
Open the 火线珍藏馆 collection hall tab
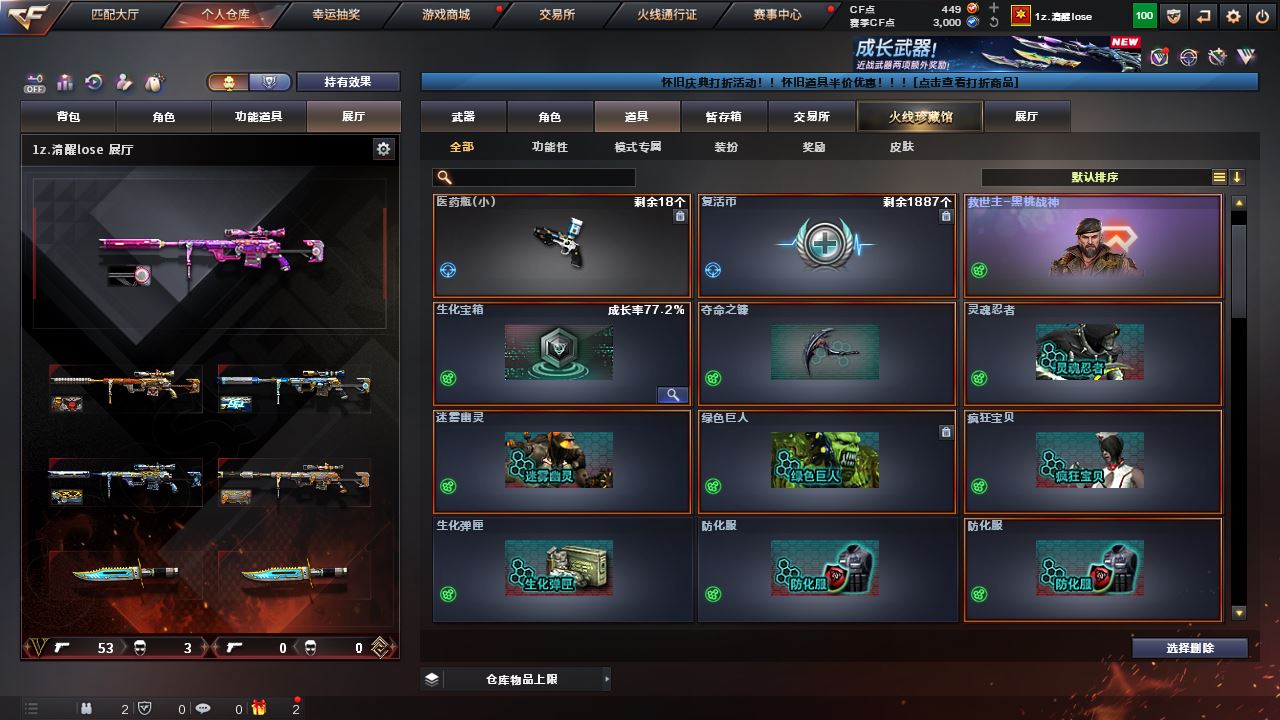coord(920,117)
